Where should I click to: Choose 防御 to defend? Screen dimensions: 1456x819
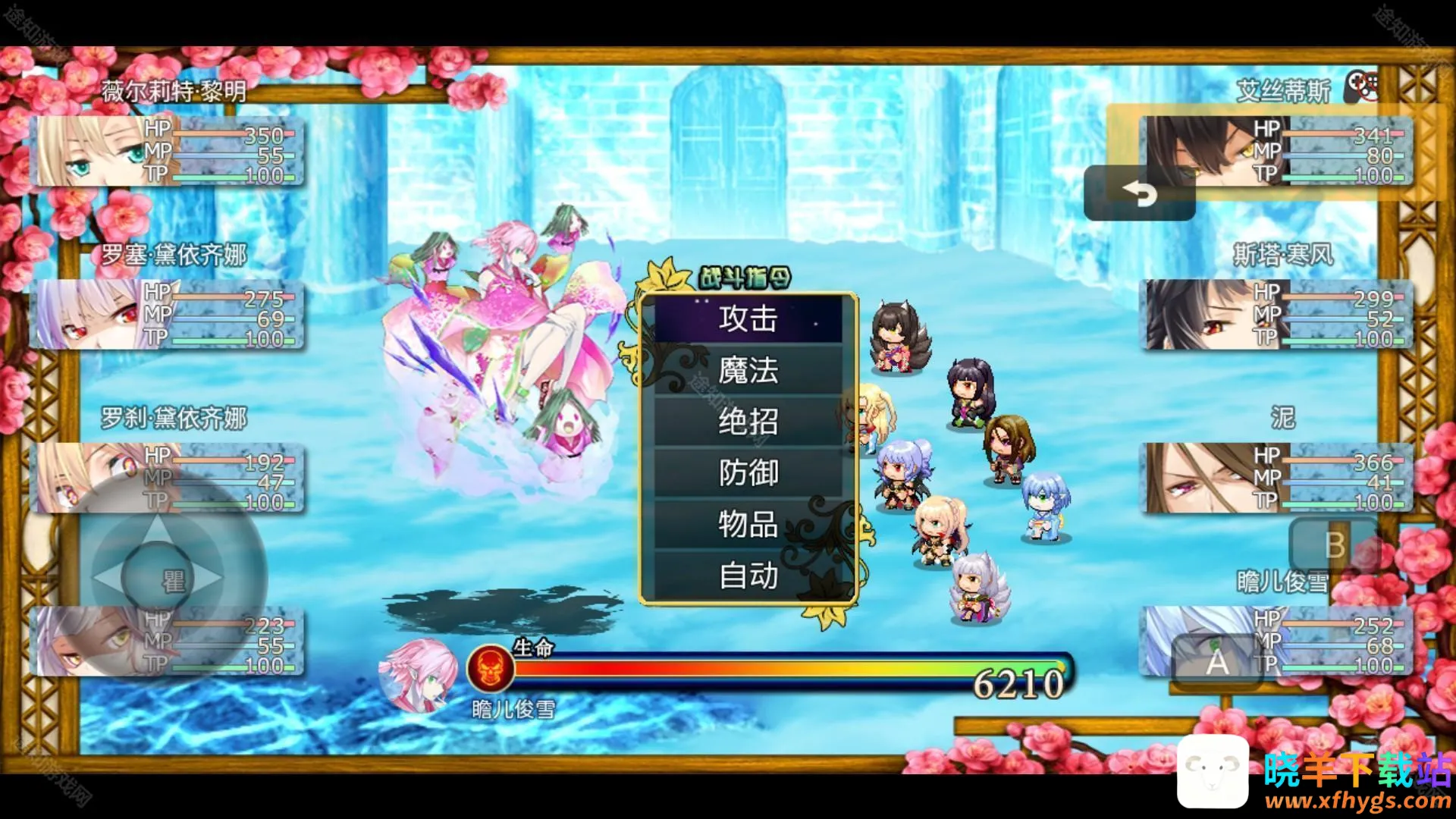(748, 473)
